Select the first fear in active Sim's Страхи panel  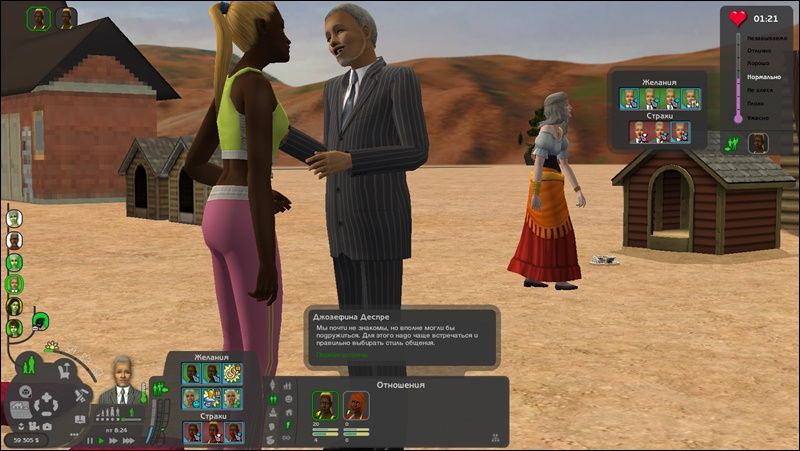[191, 431]
